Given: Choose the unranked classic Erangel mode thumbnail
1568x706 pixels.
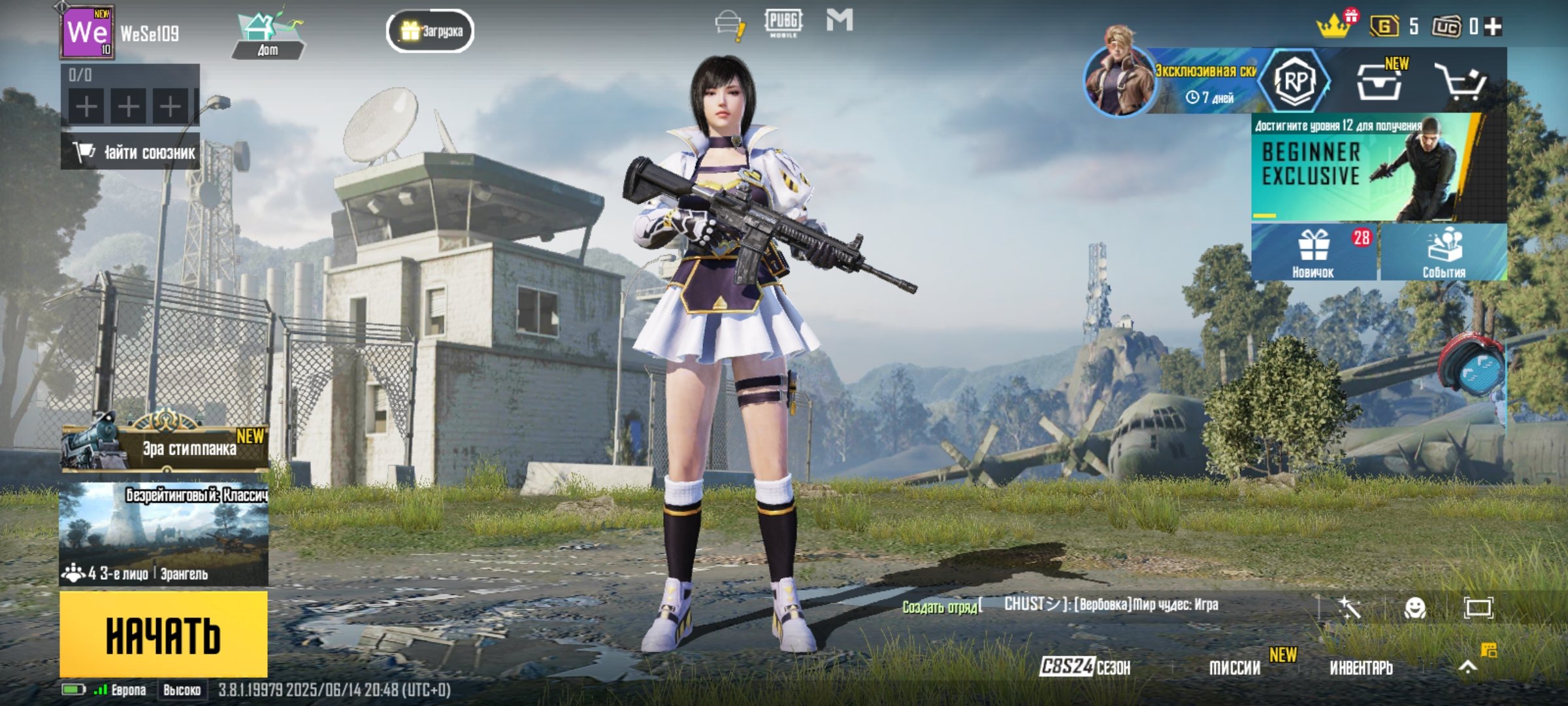Looking at the screenshot, I should coord(163,534).
